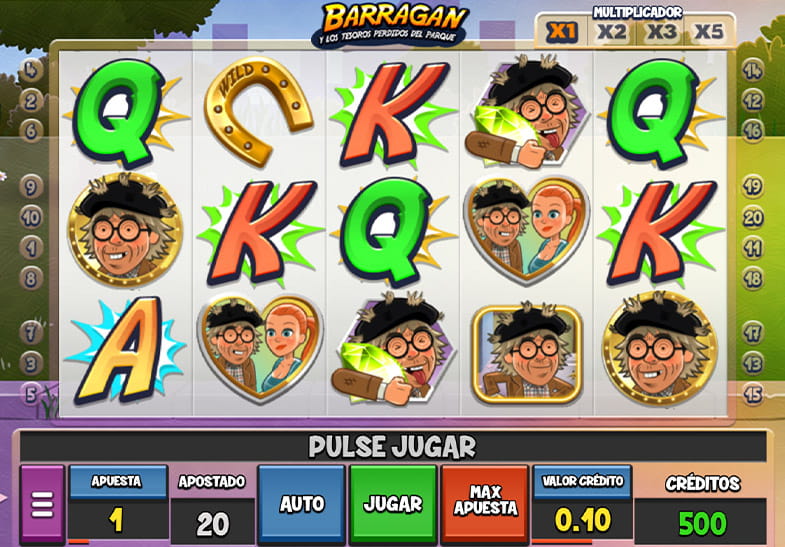
Task: Pick payline 10 marker
Action: [30, 216]
